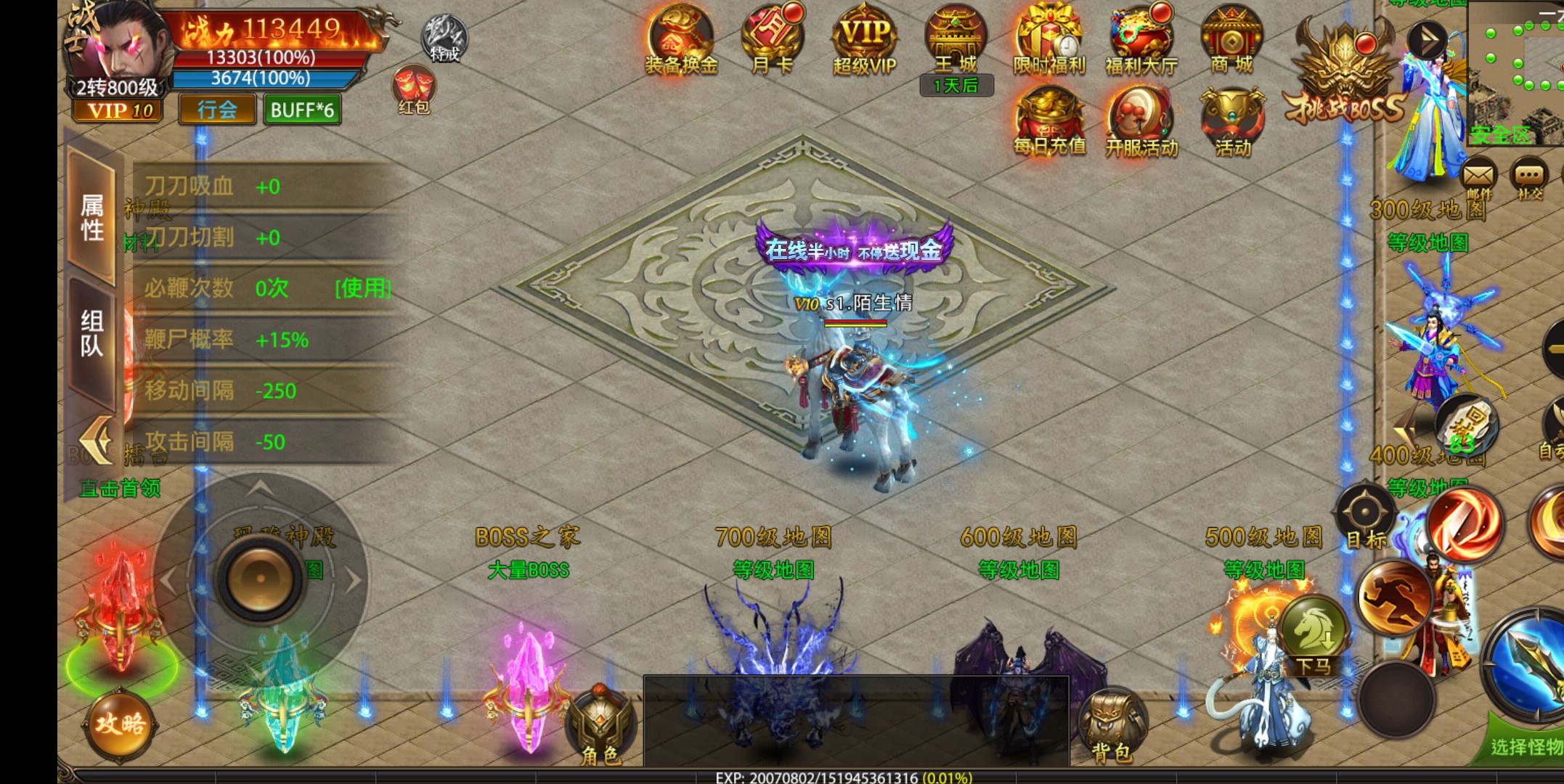Click the 王城 castle icon

point(956,40)
